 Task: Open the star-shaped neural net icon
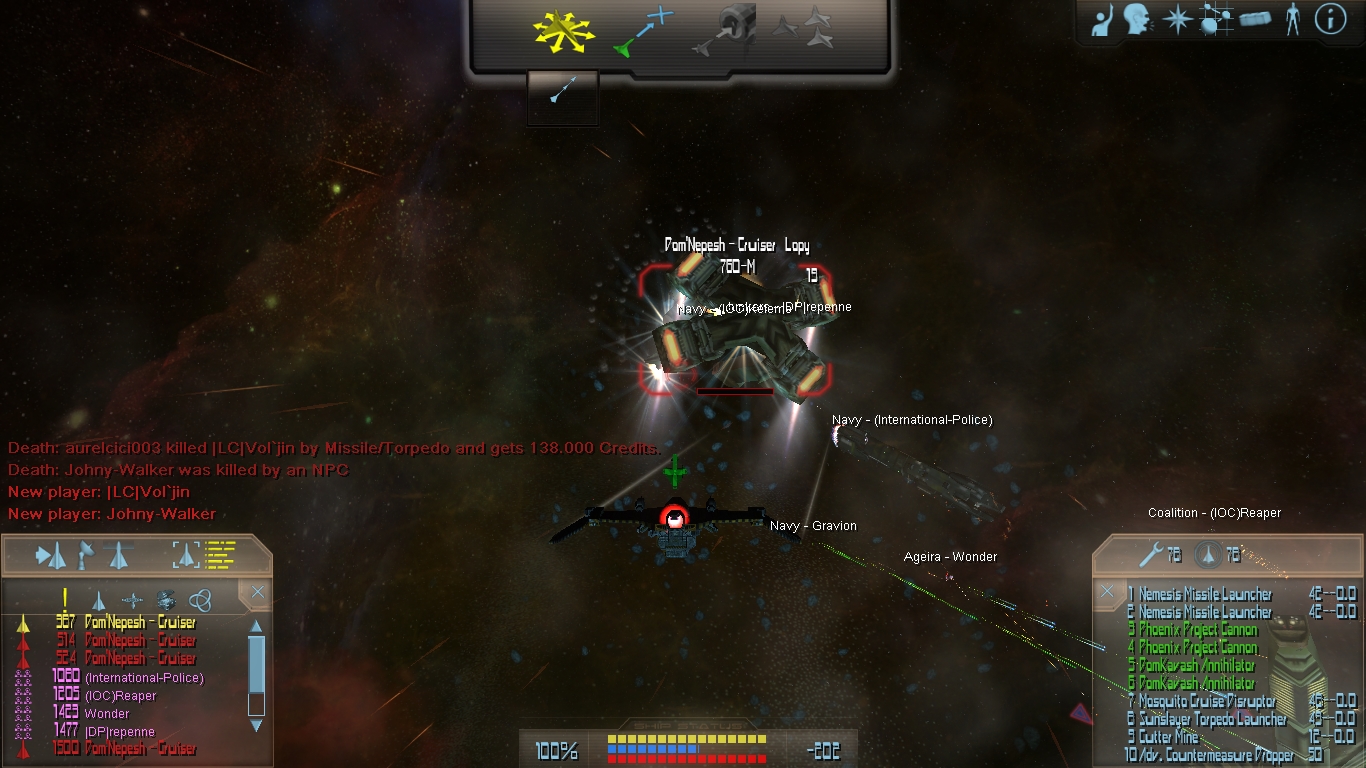[1177, 20]
